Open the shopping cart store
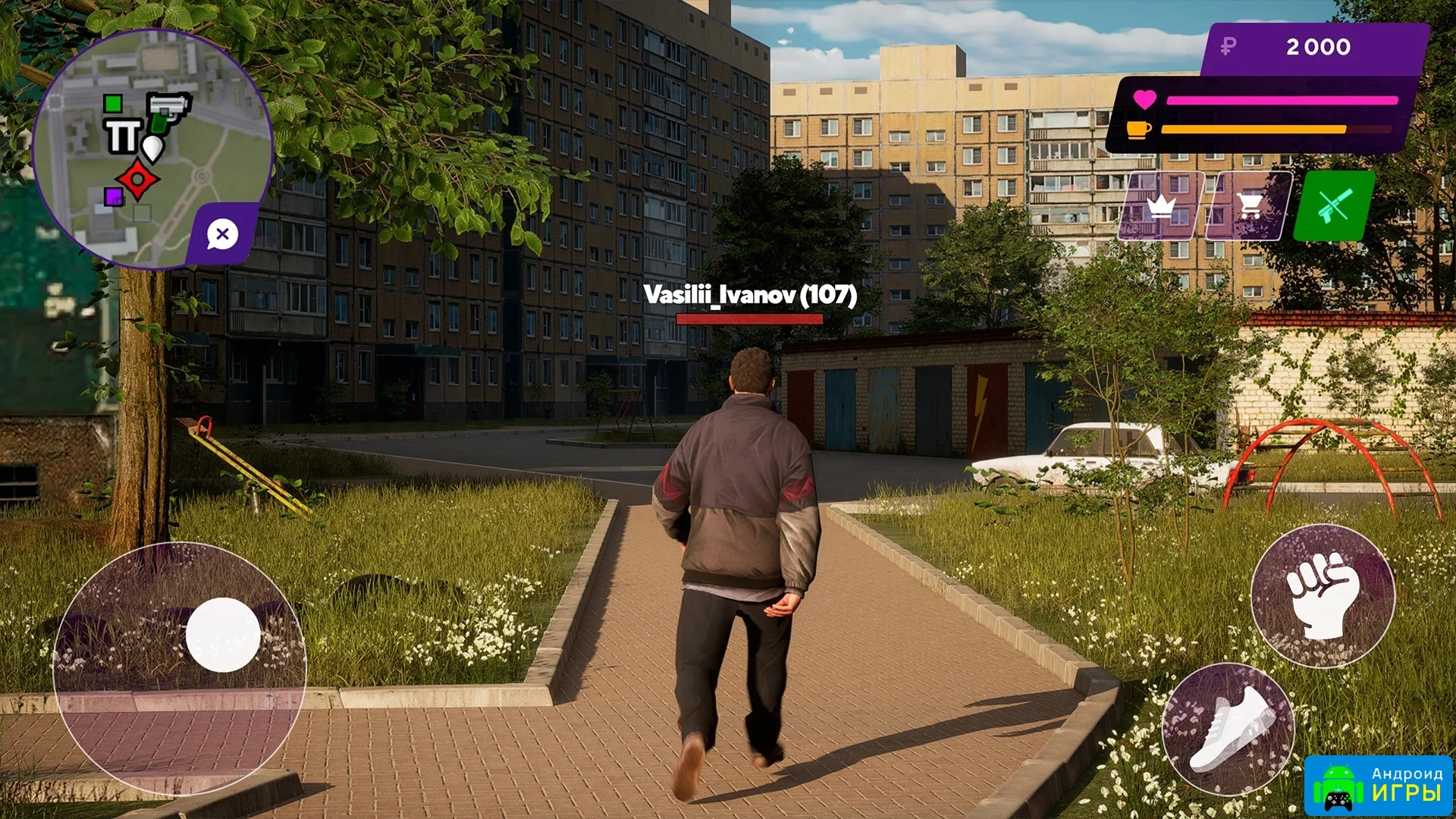Screen dimensions: 1456x819 (1249, 206)
